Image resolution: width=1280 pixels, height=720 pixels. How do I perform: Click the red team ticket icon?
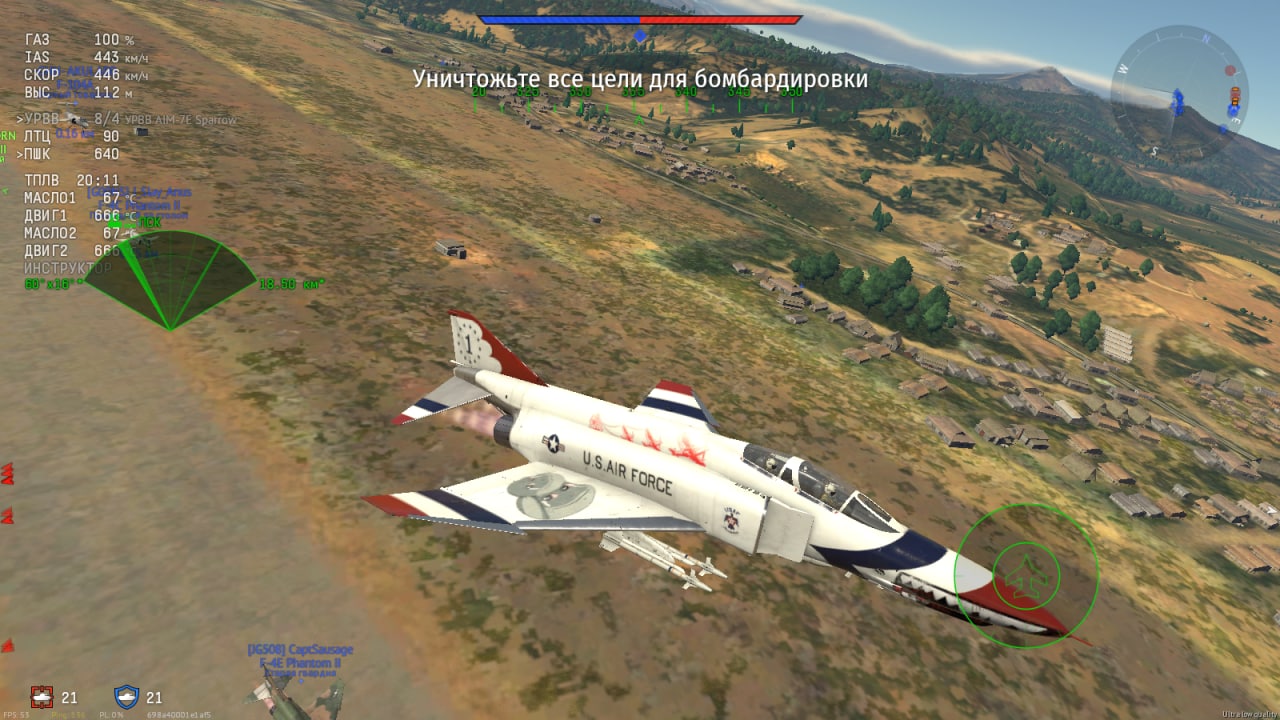(41, 697)
